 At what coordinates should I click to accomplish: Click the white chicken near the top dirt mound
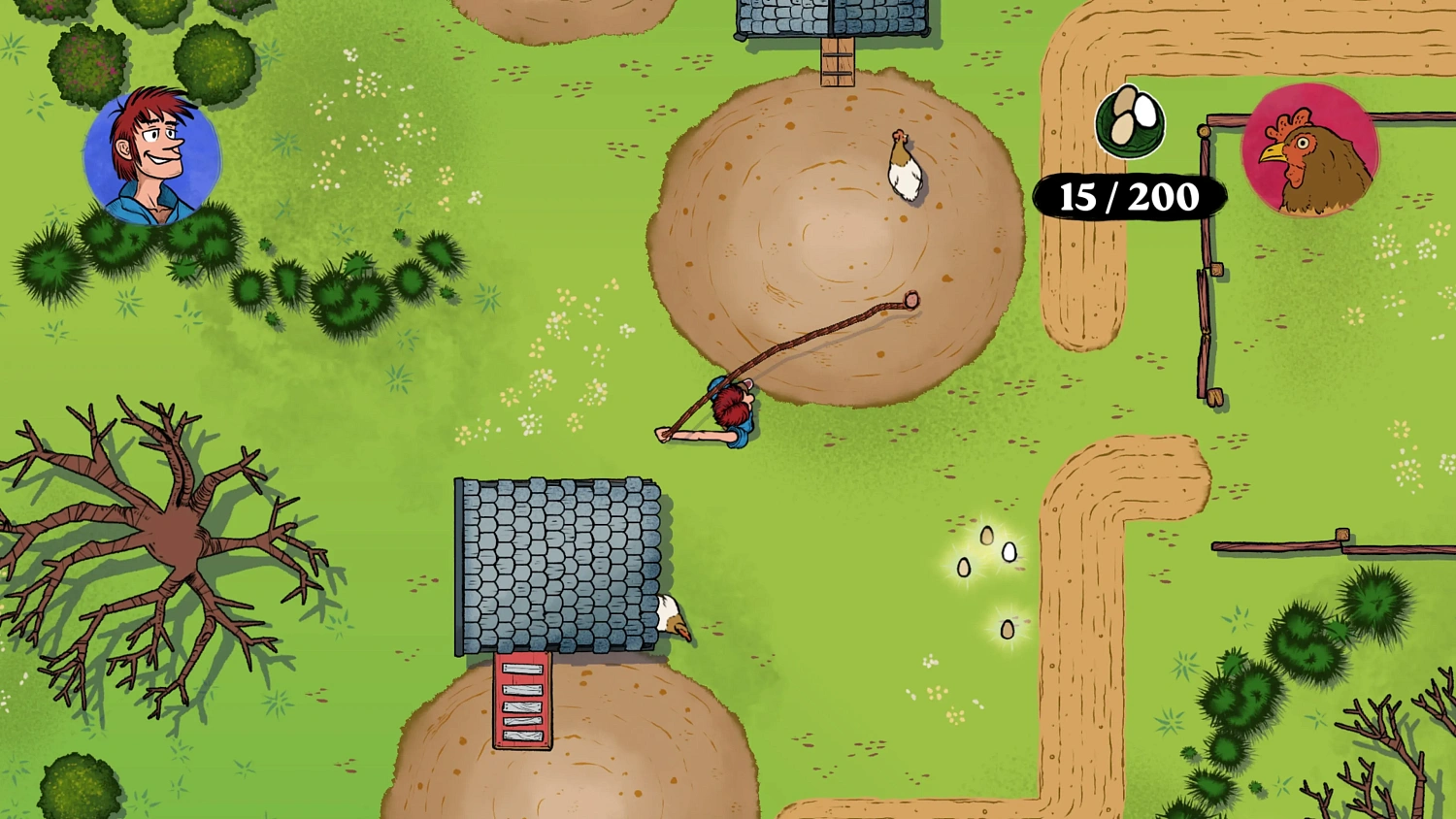tap(903, 167)
